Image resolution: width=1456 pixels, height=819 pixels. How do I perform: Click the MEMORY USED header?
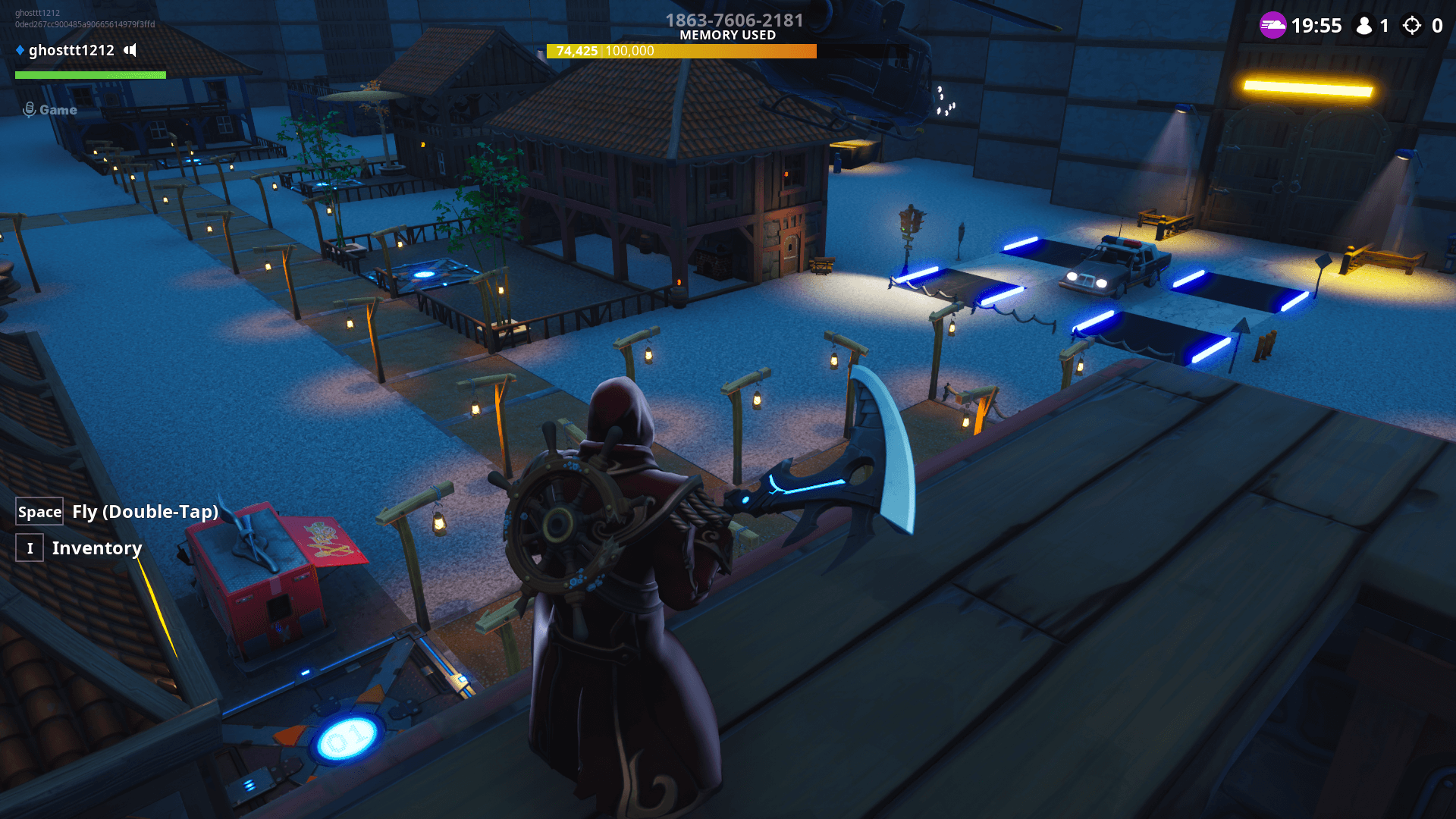(727, 35)
